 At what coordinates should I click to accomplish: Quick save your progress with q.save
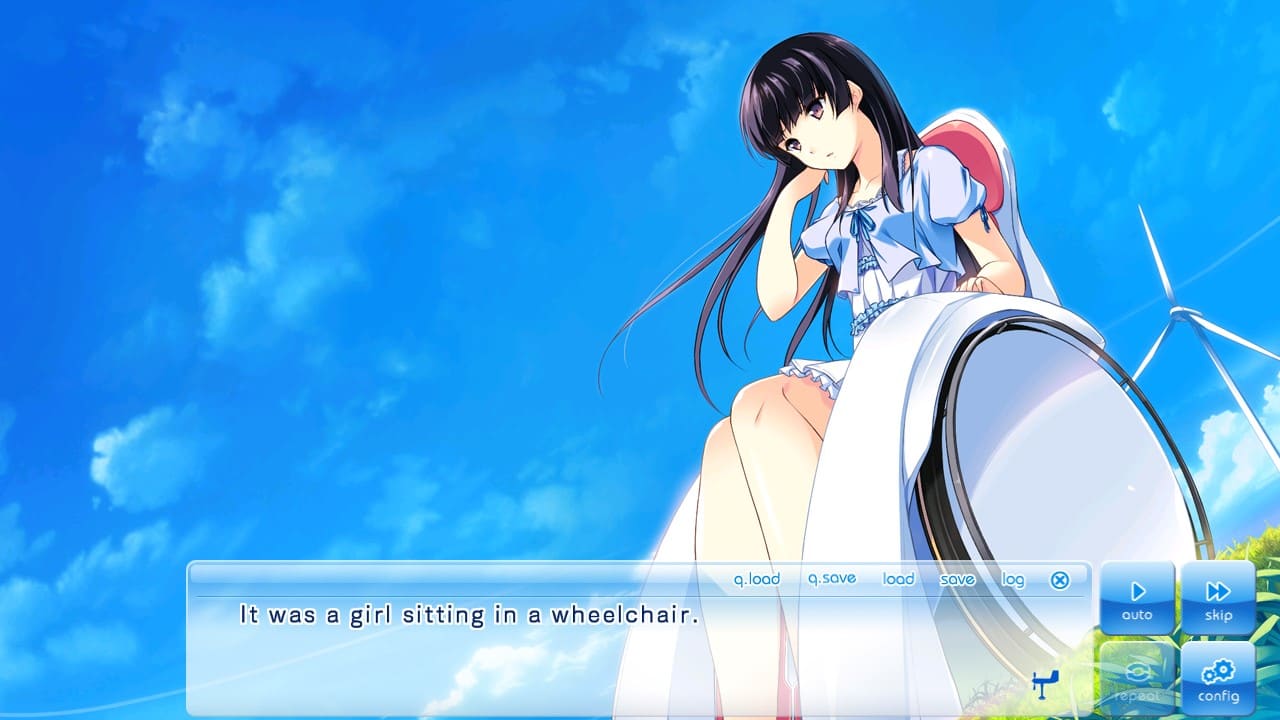tap(832, 579)
